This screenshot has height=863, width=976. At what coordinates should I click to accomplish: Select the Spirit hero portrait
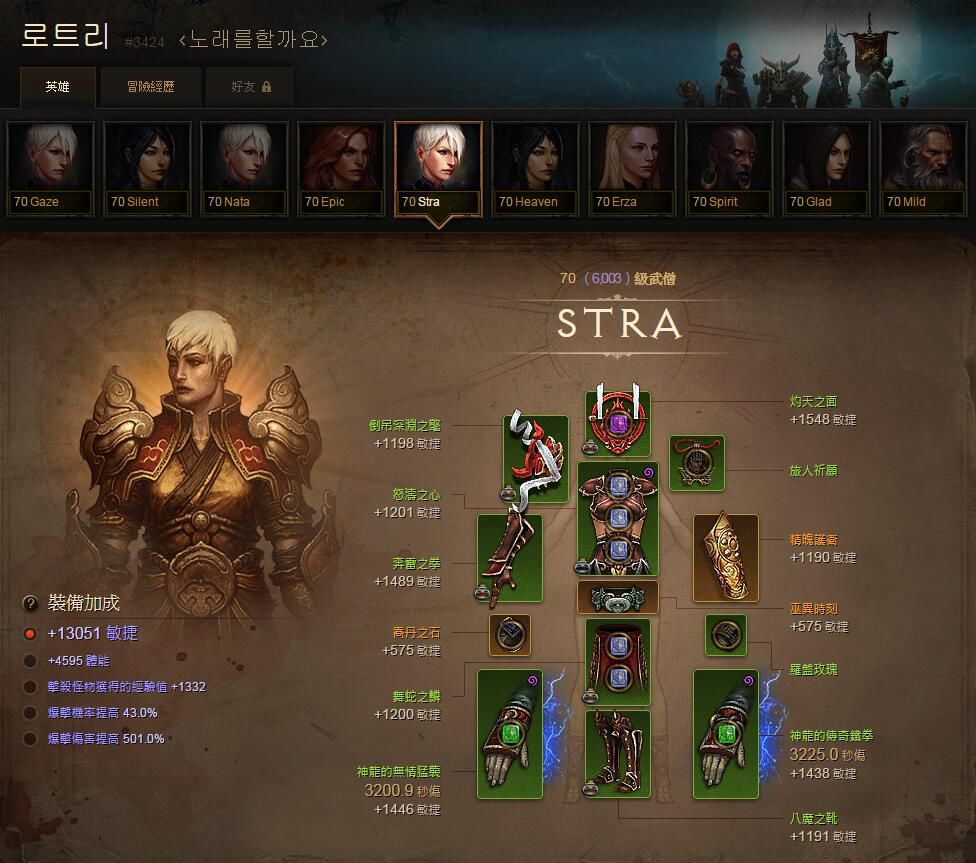pyautogui.click(x=730, y=168)
